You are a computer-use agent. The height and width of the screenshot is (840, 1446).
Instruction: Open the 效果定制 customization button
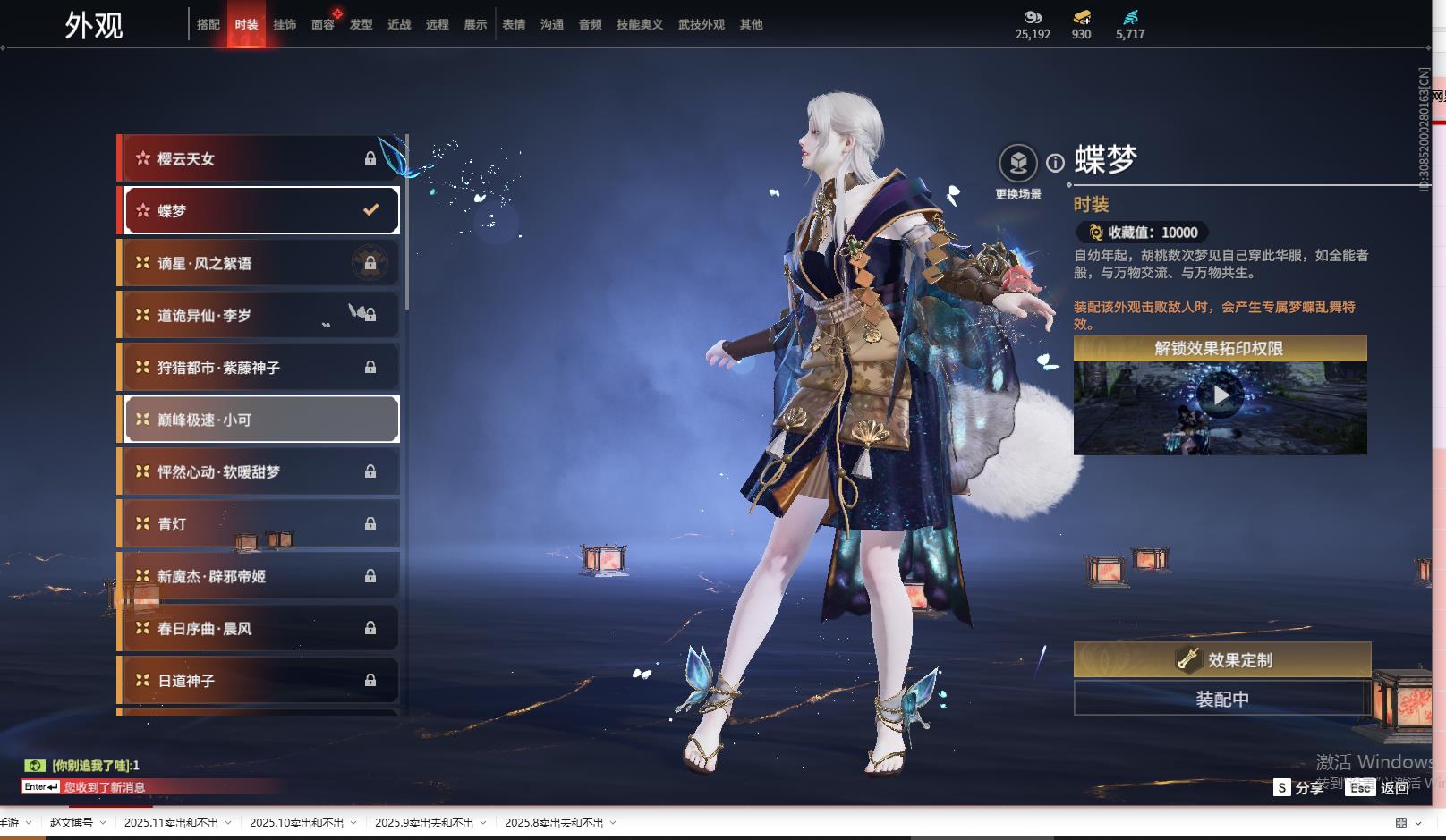pos(1221,660)
